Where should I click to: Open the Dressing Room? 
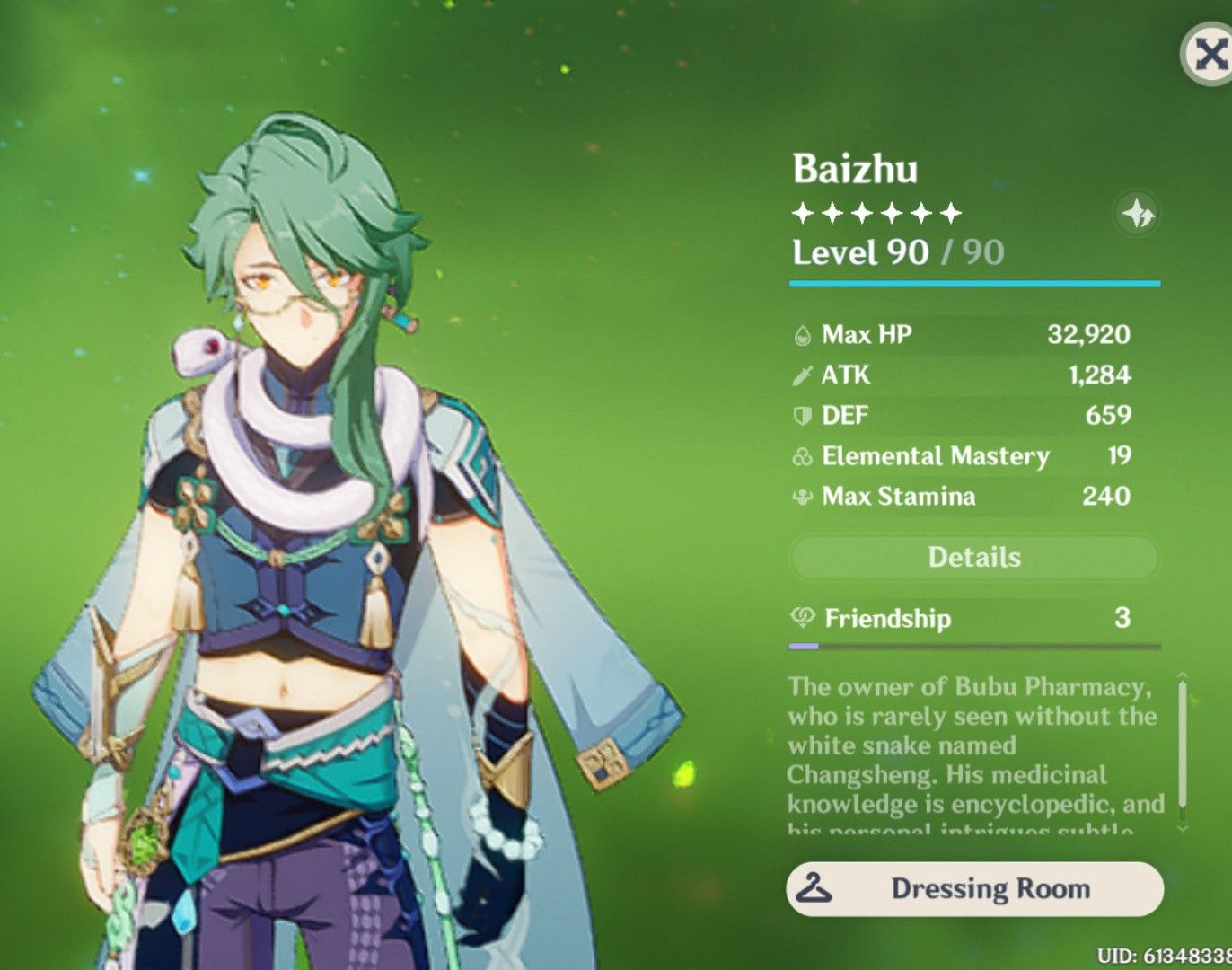coord(975,890)
